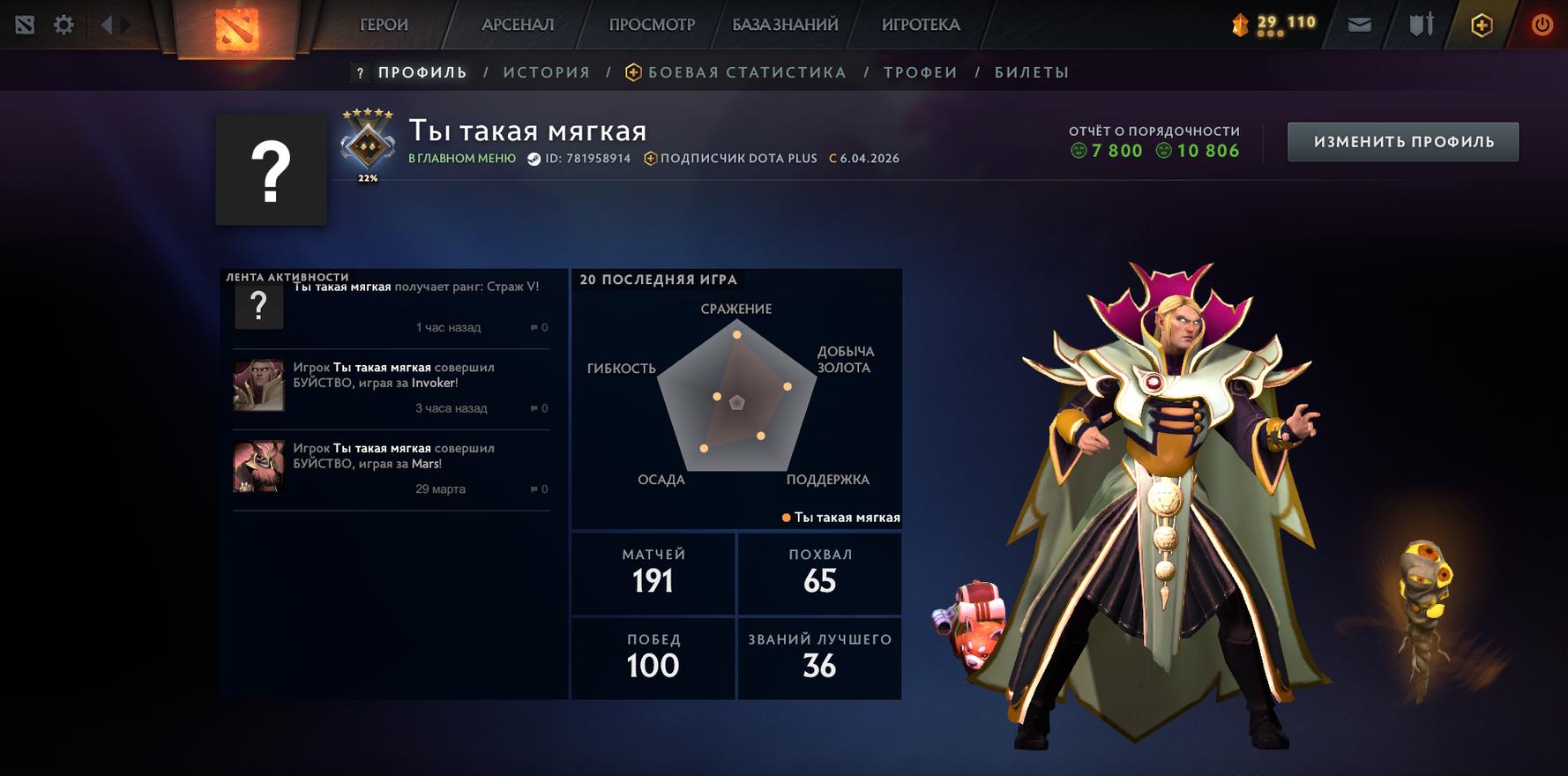Open the БОЕВАЯ СТАТИСТИКА tab
The height and width of the screenshot is (776, 1568).
pyautogui.click(x=746, y=72)
